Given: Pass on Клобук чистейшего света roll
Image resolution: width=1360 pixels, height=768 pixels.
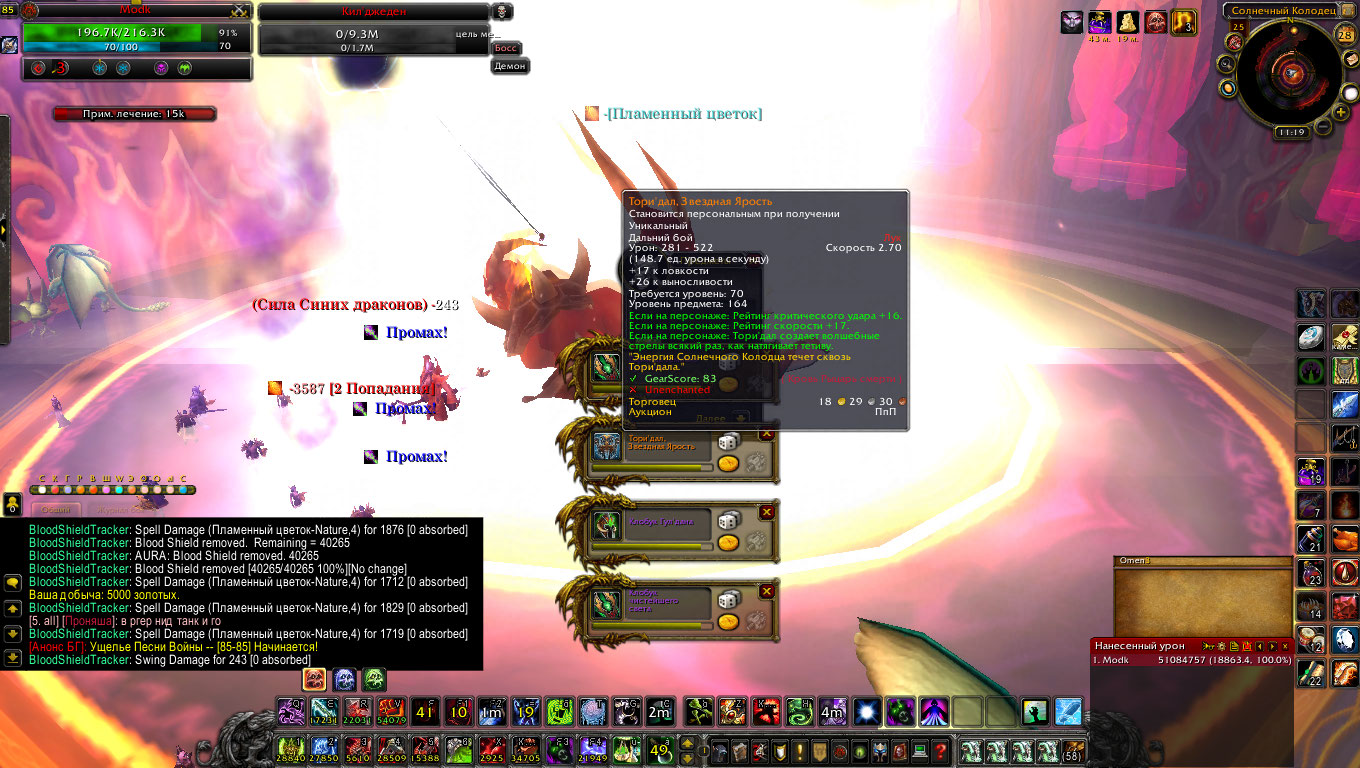Looking at the screenshot, I should coord(767,591).
